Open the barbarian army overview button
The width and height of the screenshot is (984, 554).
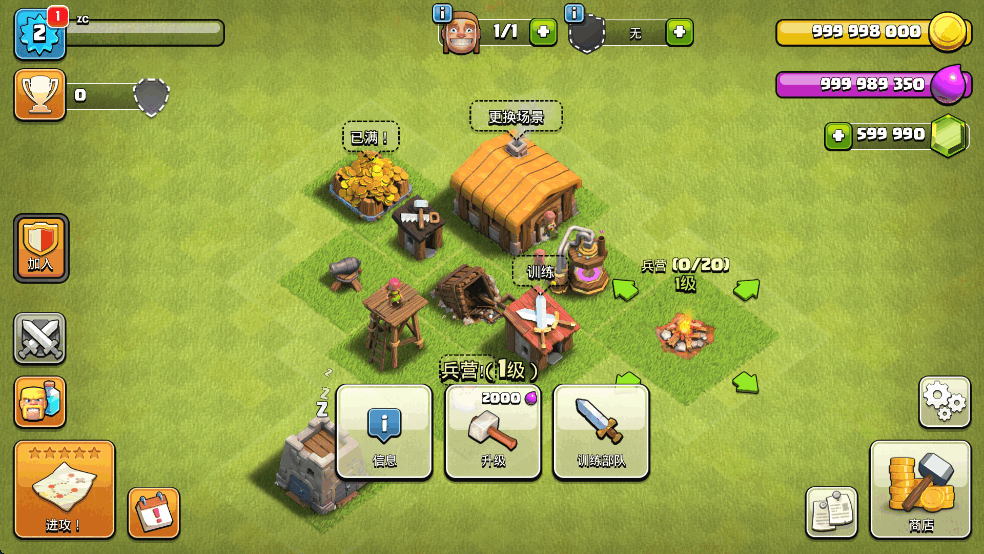click(x=40, y=402)
